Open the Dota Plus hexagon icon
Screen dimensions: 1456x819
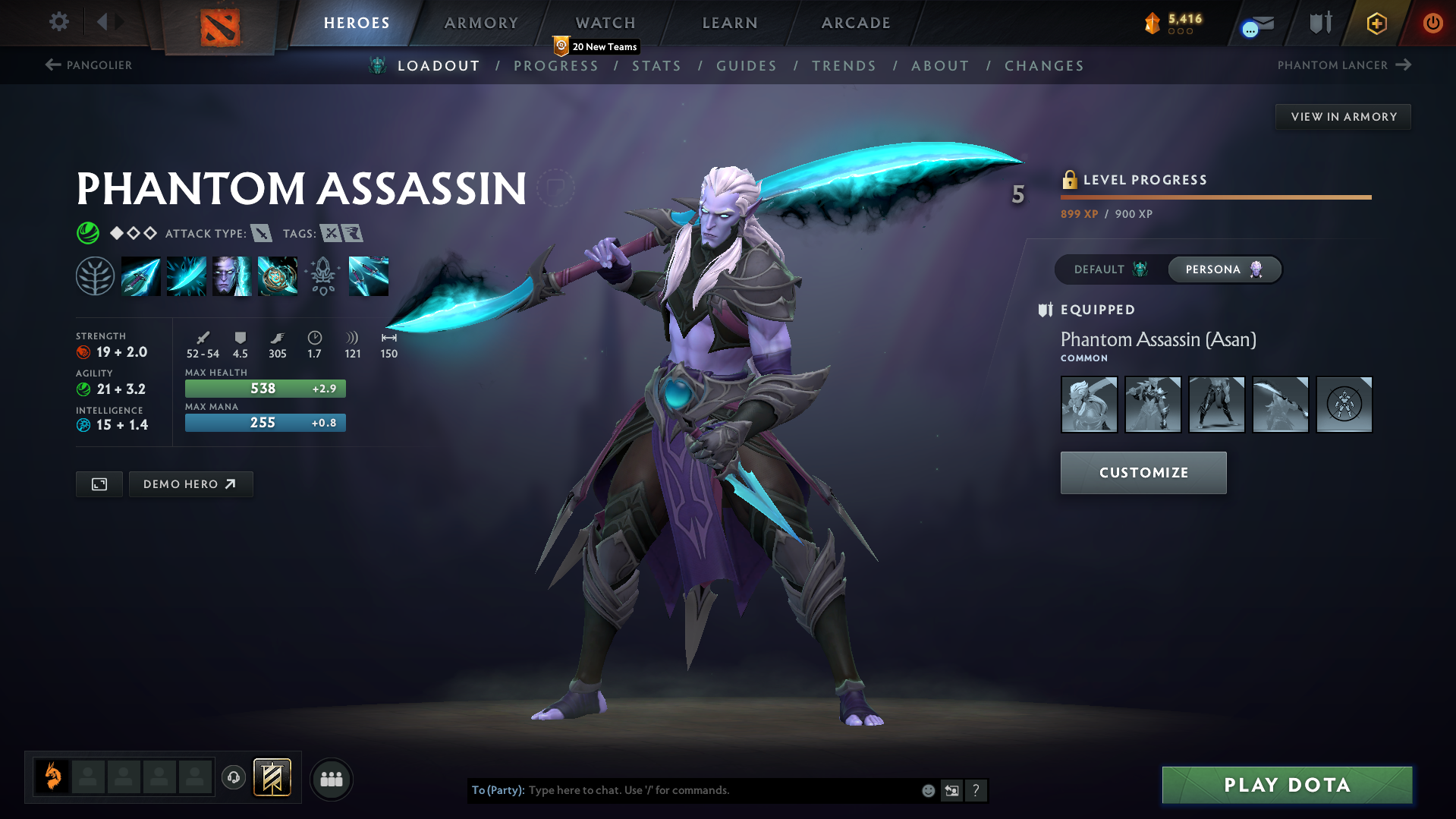[x=1376, y=23]
